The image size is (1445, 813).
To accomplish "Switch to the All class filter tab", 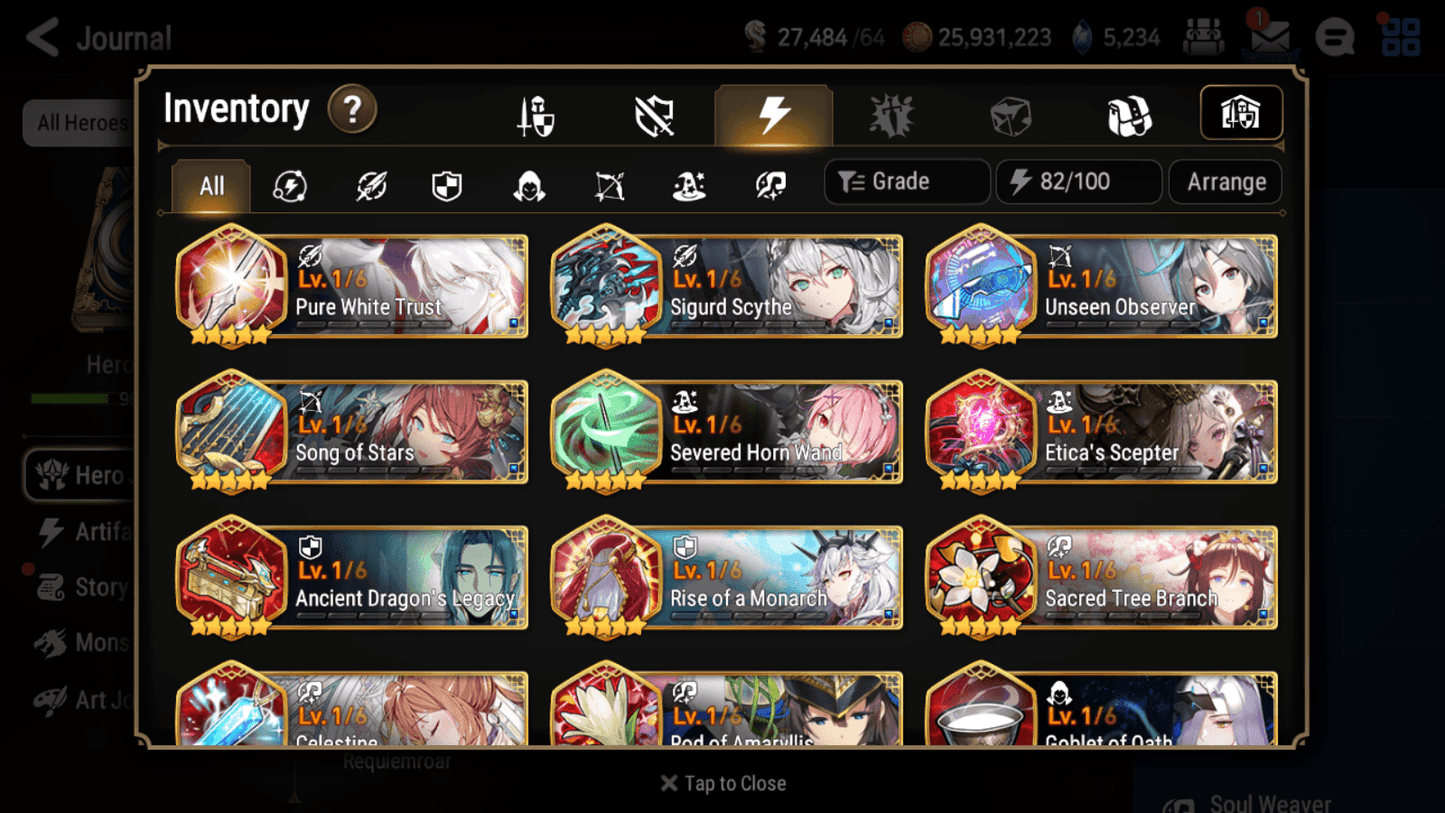I will [210, 186].
